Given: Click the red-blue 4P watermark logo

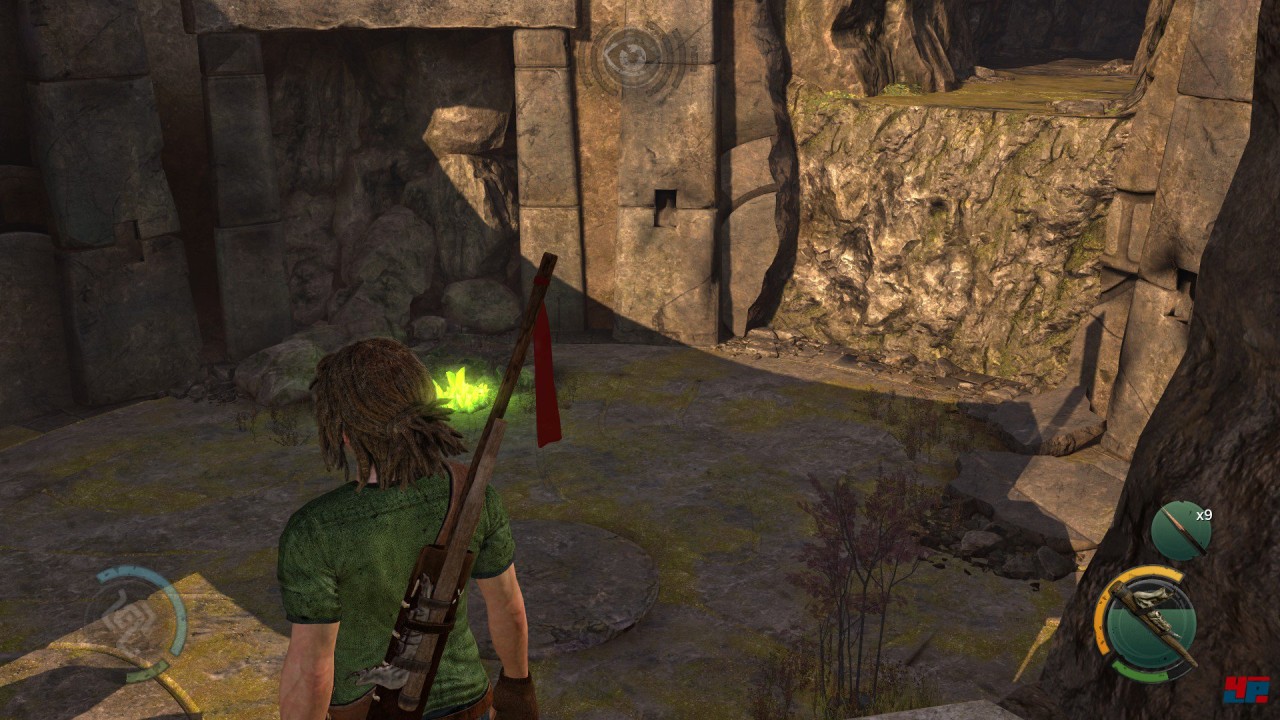Looking at the screenshot, I should pos(1245,689).
